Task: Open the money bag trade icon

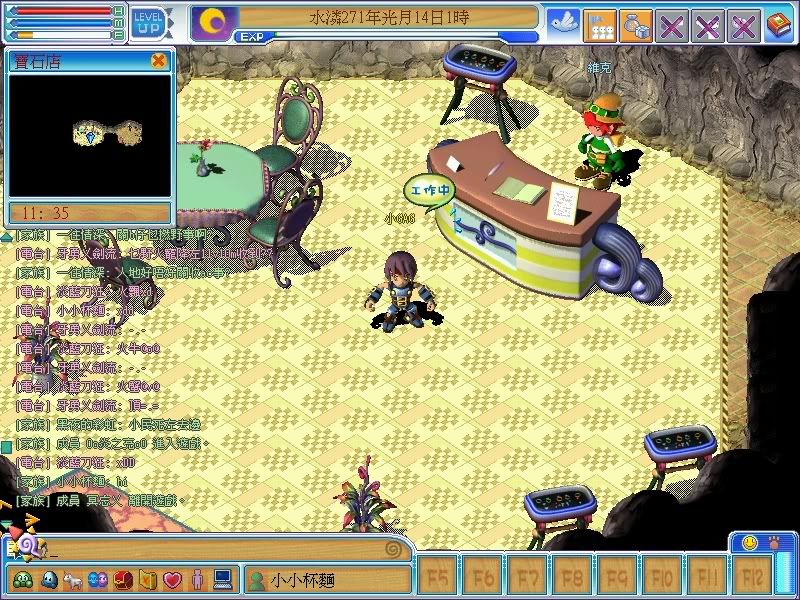Action: [635, 24]
